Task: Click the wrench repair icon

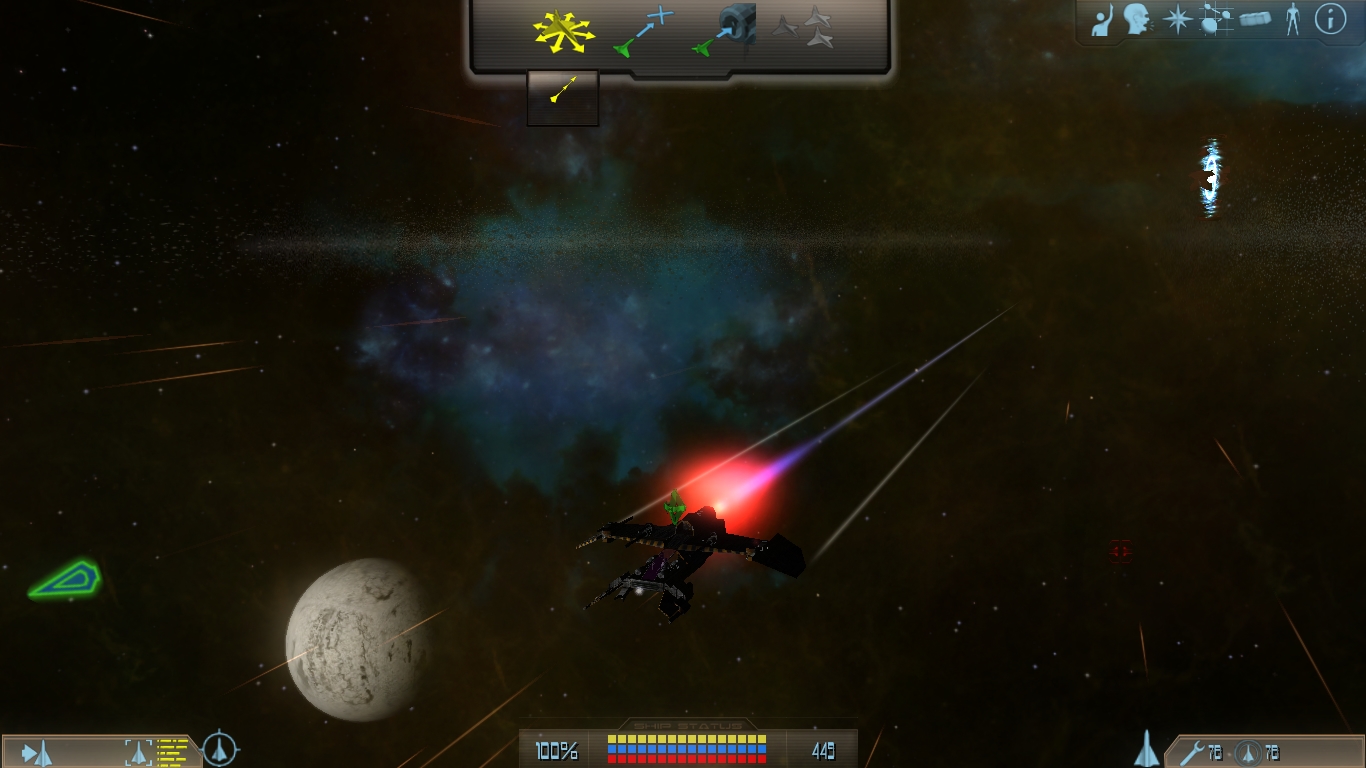Action: pyautogui.click(x=1190, y=752)
